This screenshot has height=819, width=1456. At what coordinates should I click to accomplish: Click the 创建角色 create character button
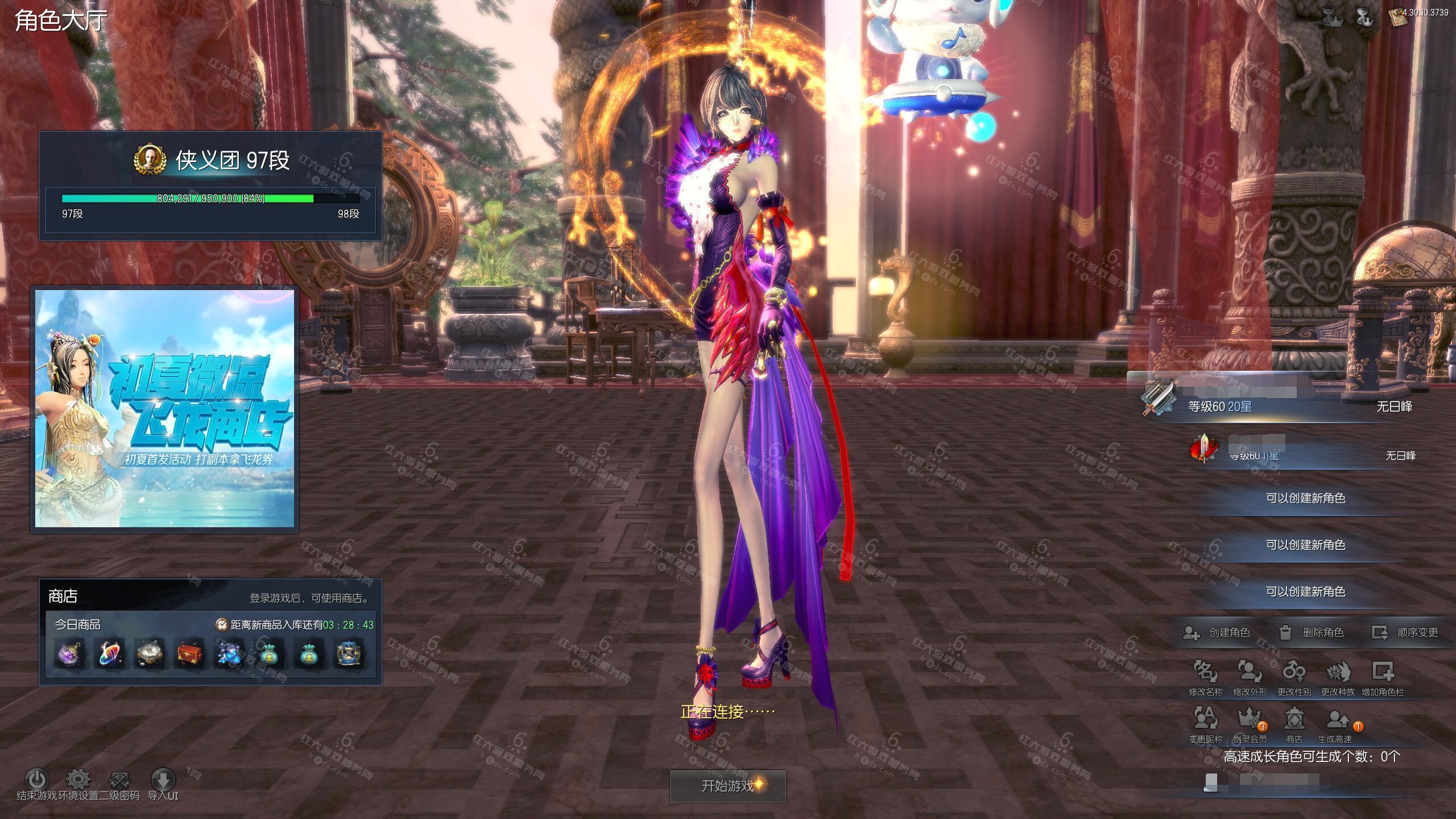(x=1216, y=632)
